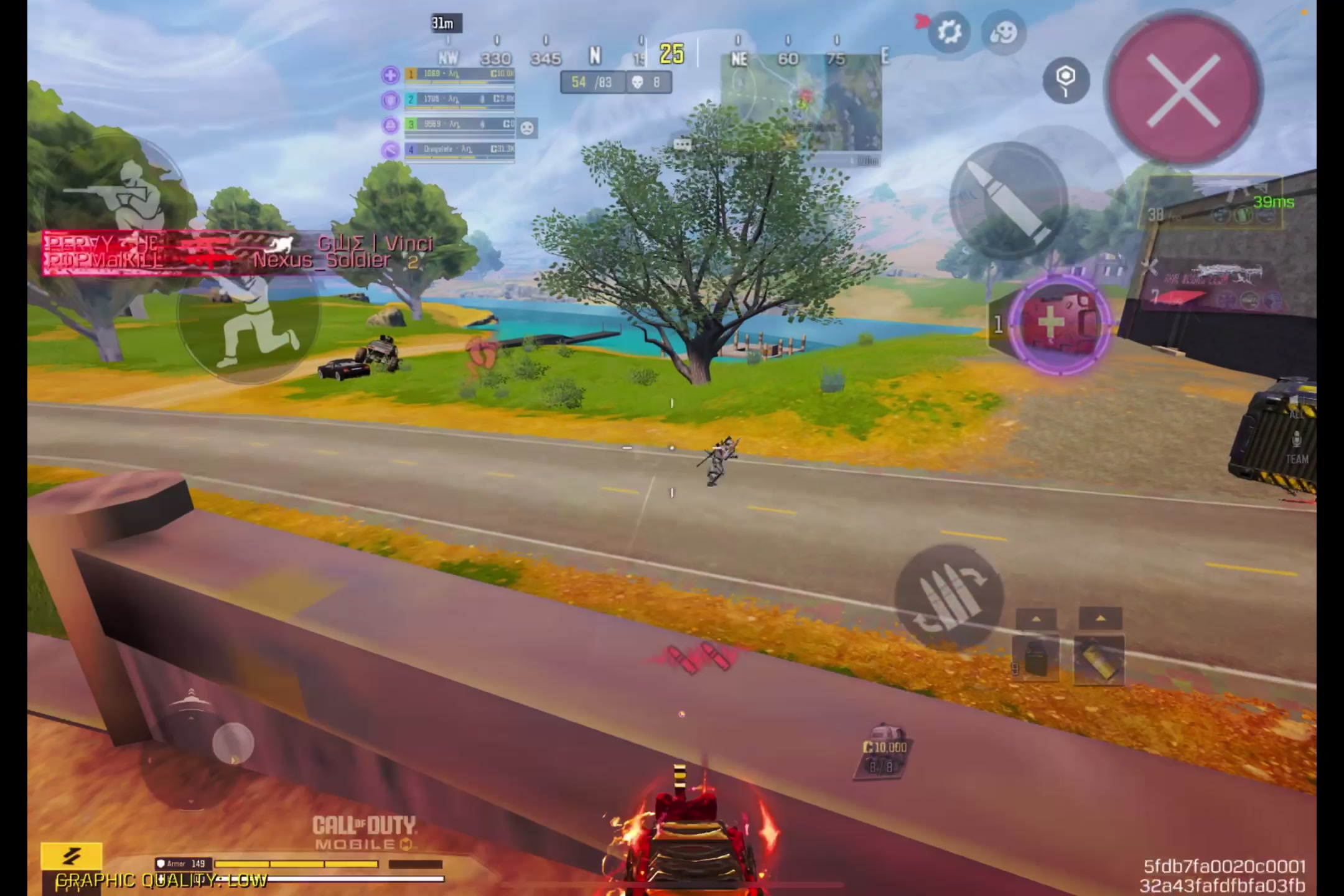Tap the sad face icon beside teammate list
This screenshot has height=896, width=1344.
point(527,129)
